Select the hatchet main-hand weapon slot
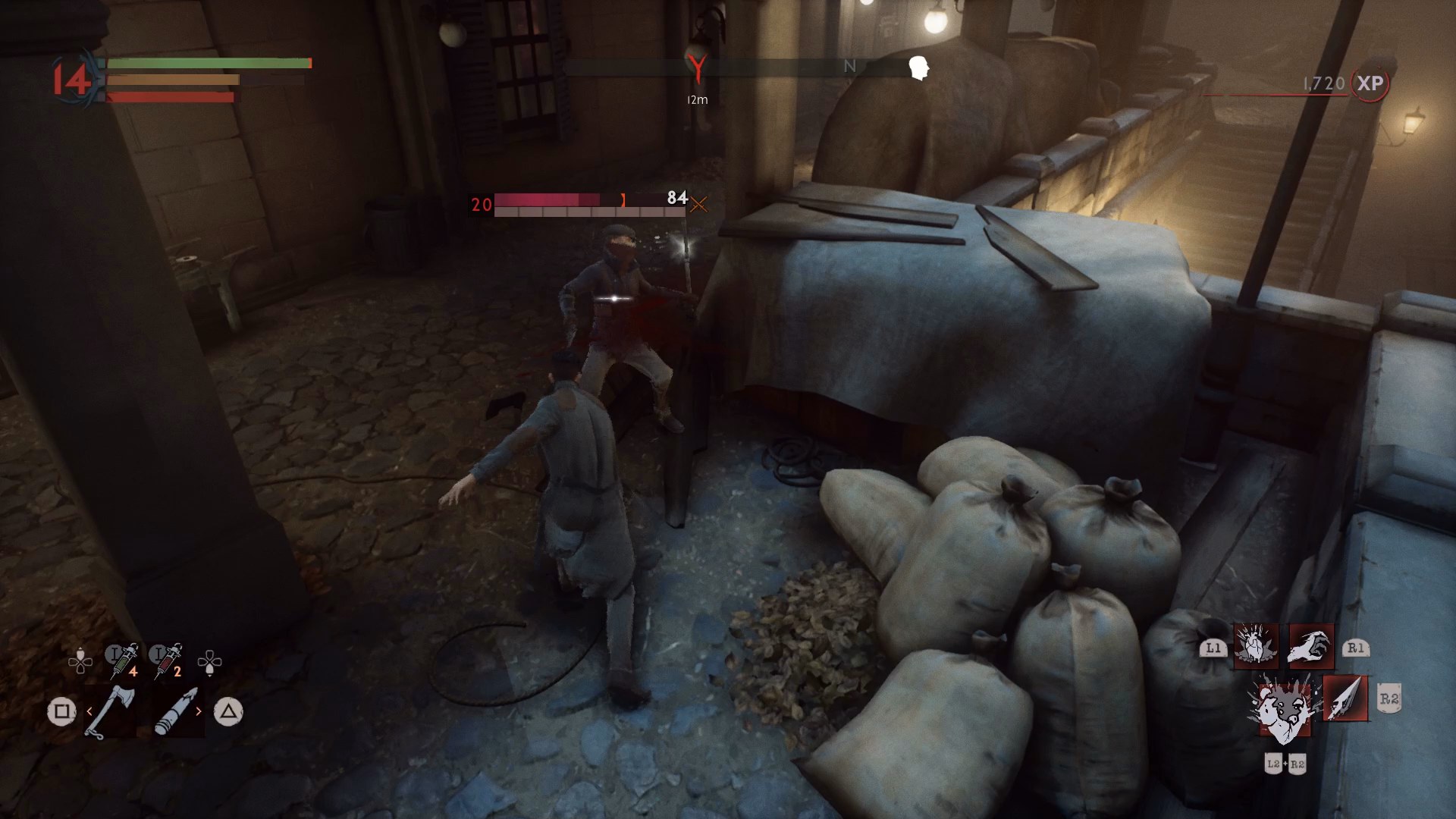This screenshot has width=1456, height=819. tap(111, 711)
